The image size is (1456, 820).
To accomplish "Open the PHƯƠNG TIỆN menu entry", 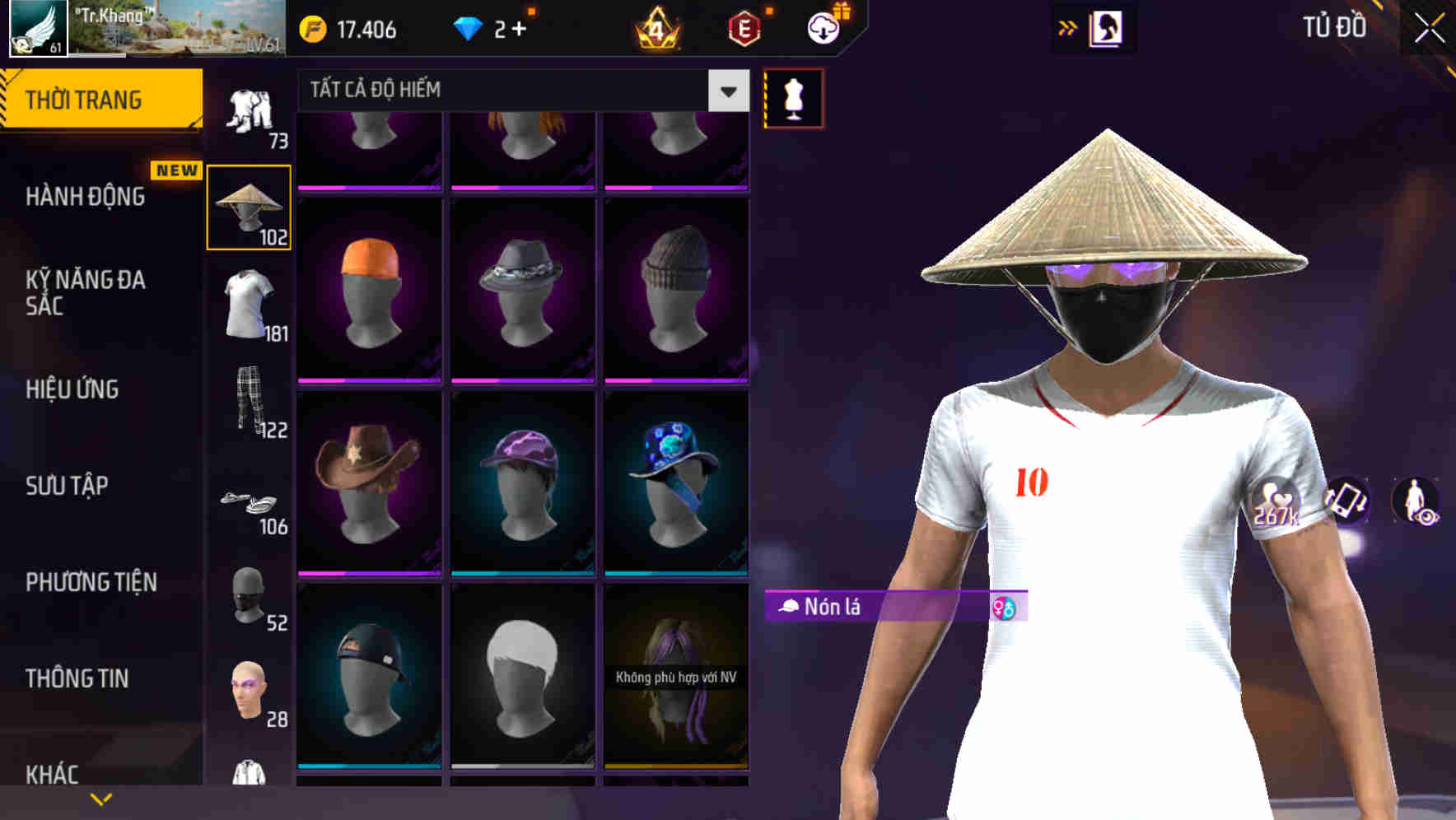I will (x=91, y=582).
